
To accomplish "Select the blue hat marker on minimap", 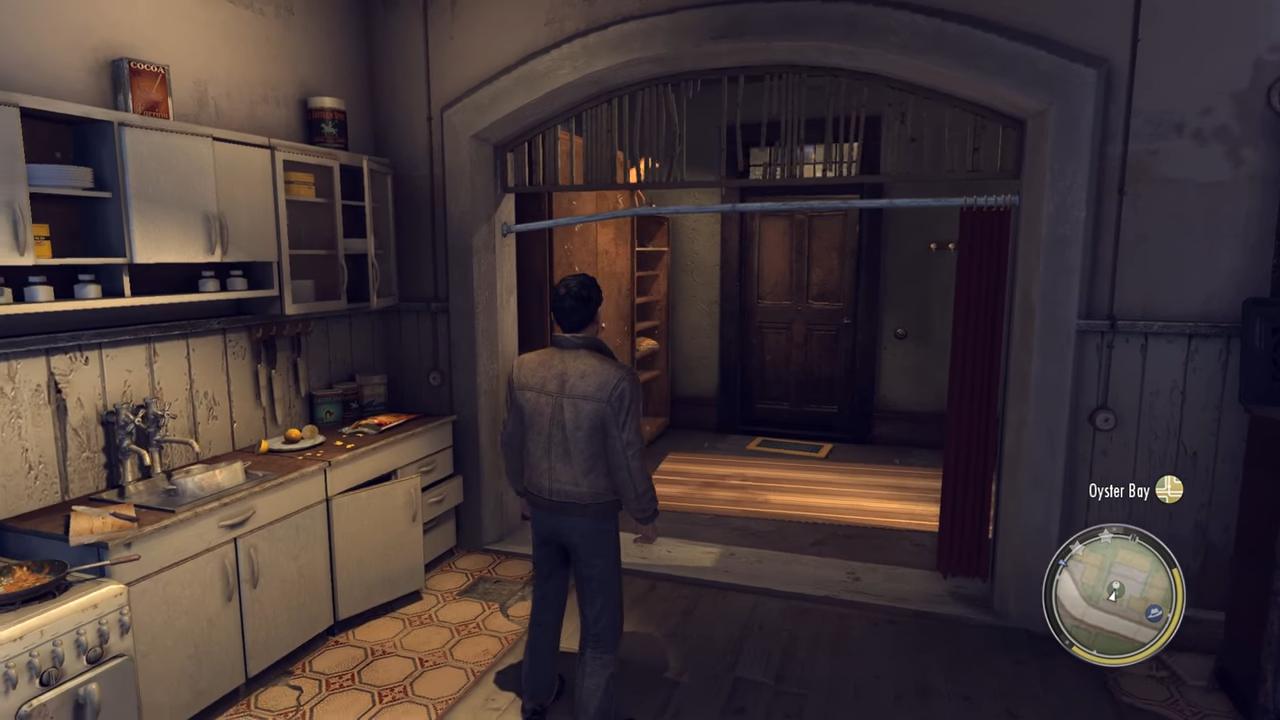I will point(1155,612).
